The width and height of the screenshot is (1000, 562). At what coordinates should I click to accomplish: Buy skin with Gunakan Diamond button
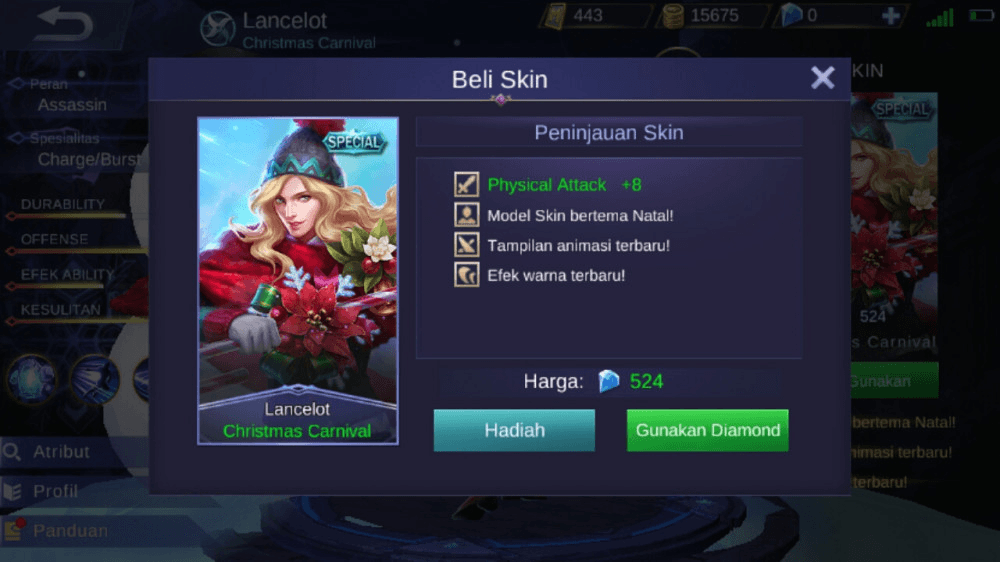pos(707,431)
